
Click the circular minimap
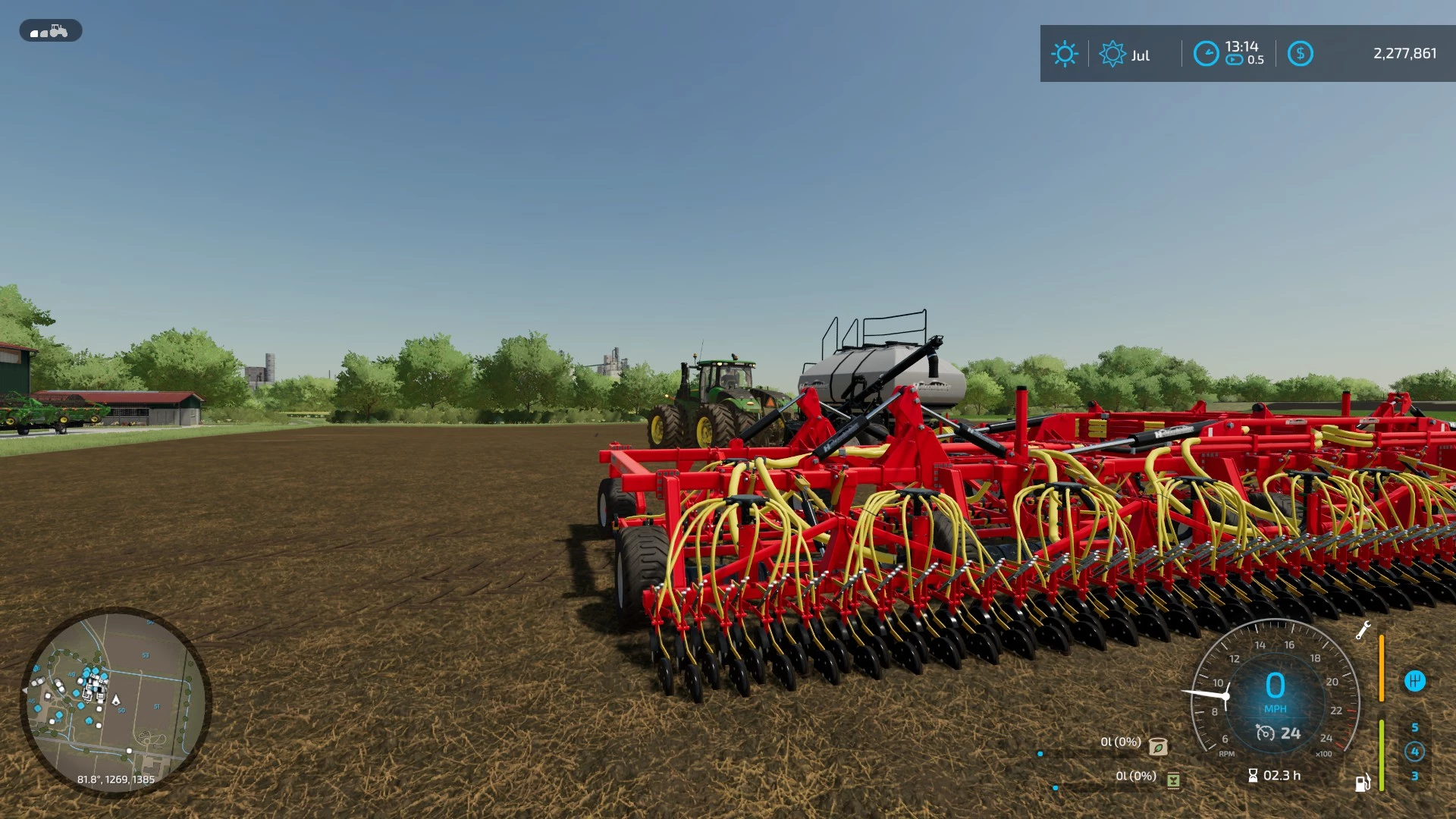pyautogui.click(x=115, y=701)
